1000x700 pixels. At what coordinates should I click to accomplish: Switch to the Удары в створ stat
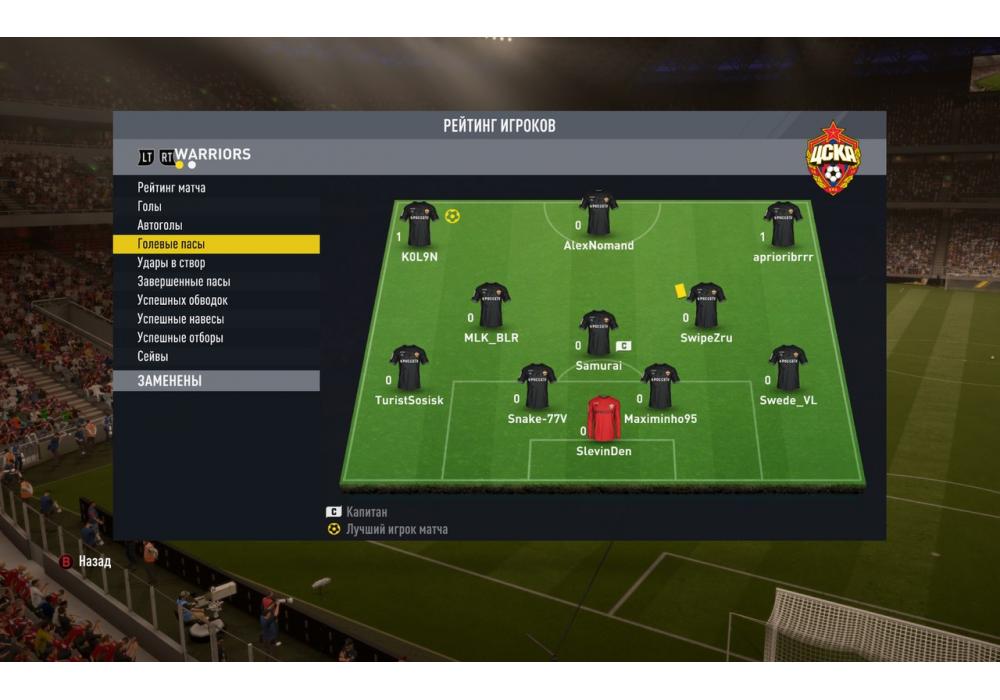(171, 263)
